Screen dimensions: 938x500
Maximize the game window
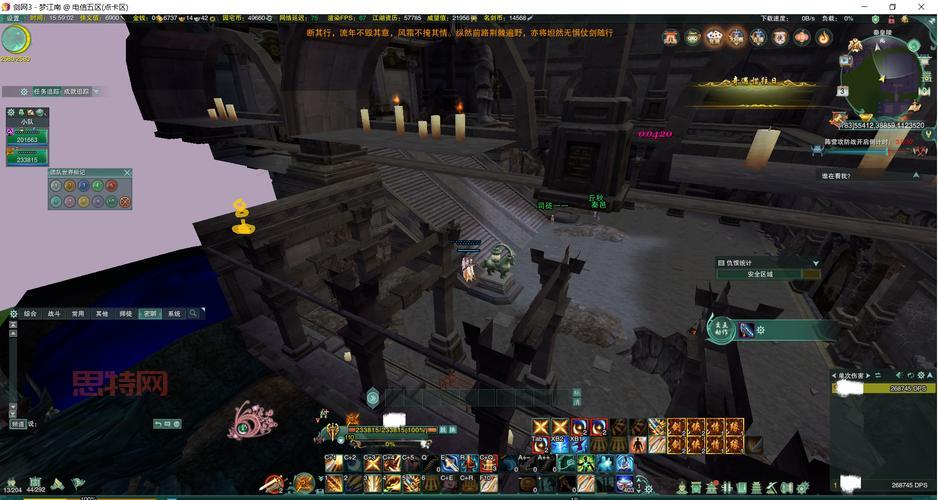coord(893,6)
